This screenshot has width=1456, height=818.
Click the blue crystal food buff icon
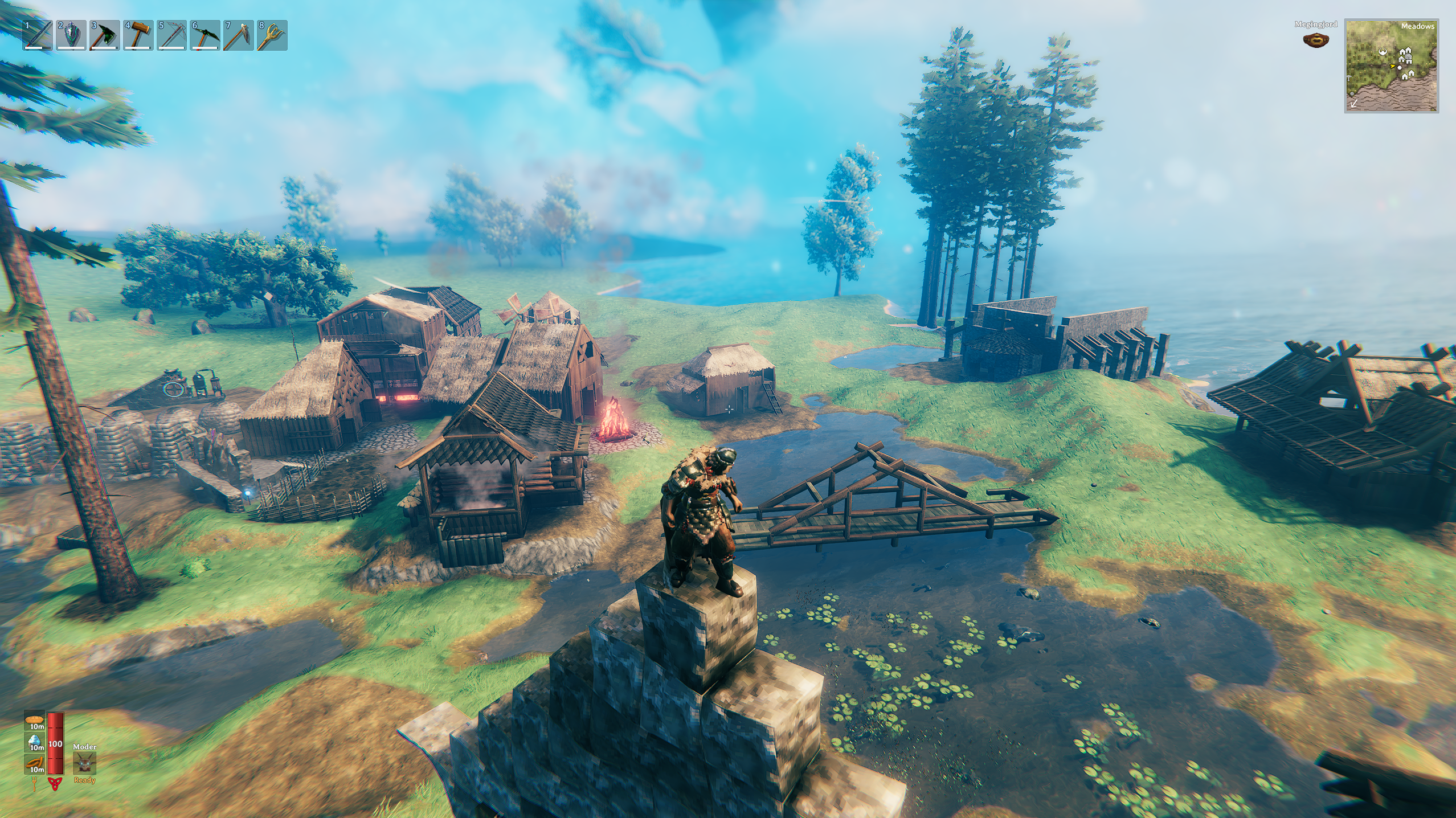pos(35,741)
